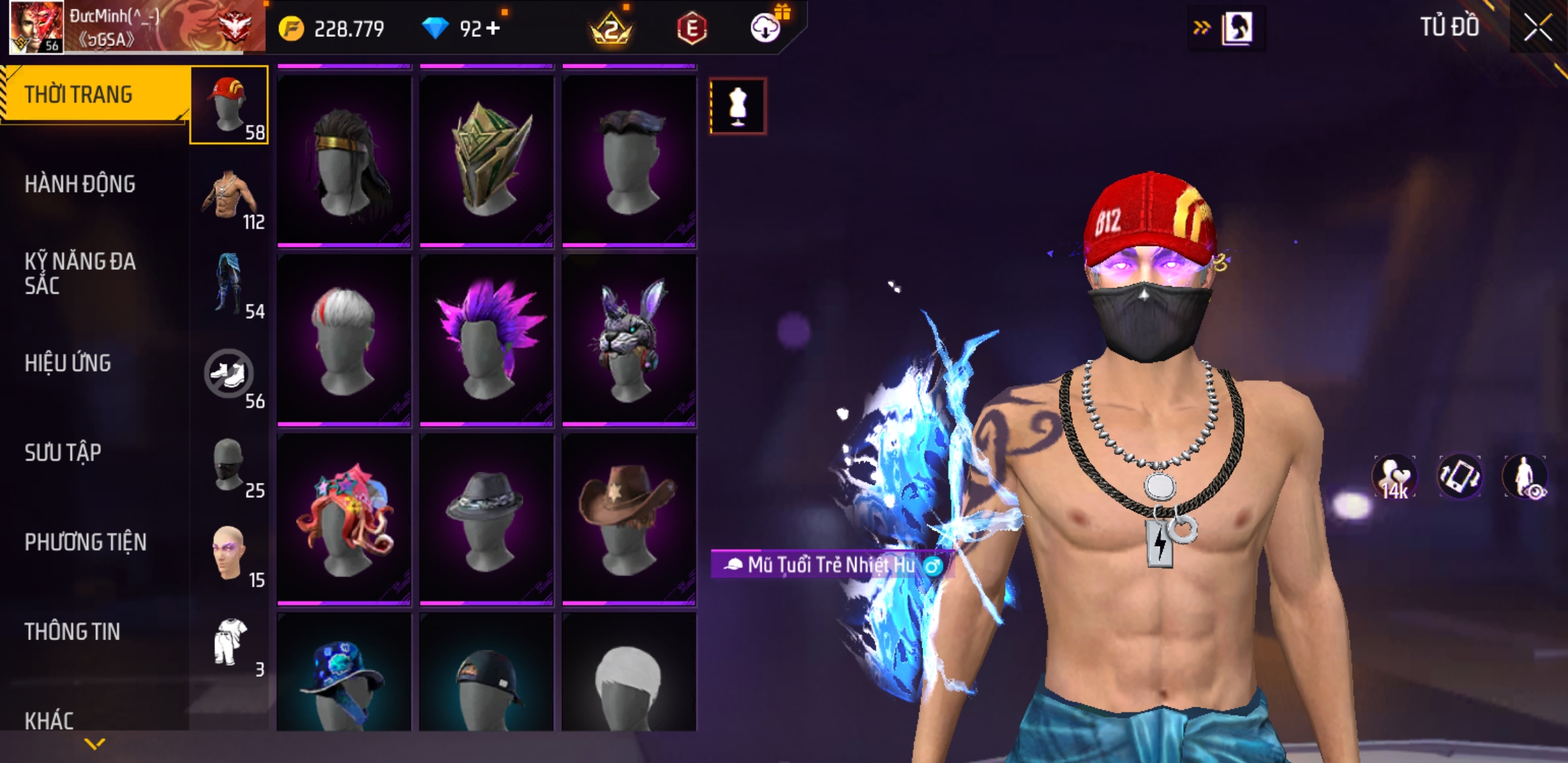This screenshot has height=763, width=1568.
Task: Switch to the Hành Động menu entry
Action: (x=80, y=184)
